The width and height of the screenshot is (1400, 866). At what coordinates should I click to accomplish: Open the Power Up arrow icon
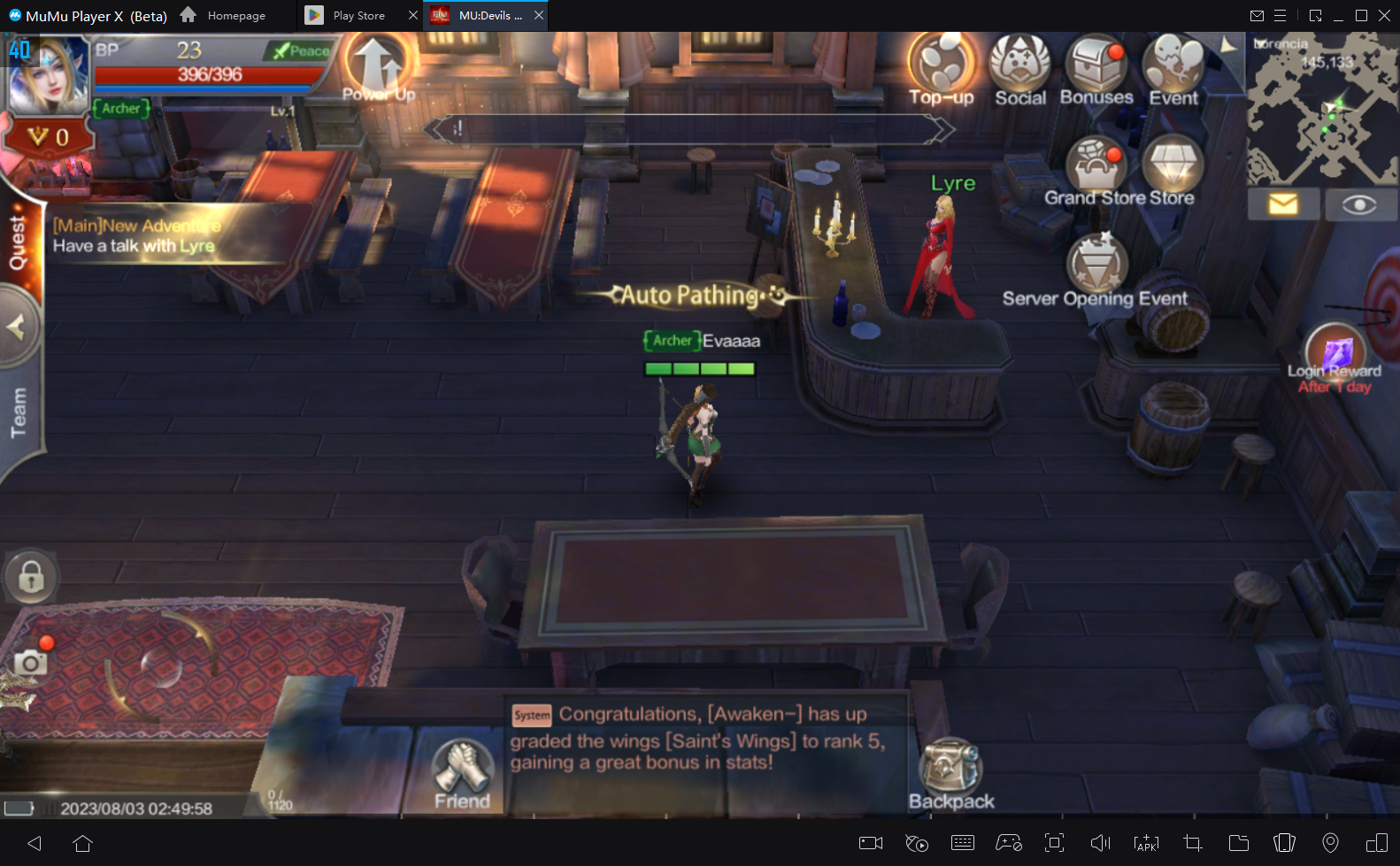pyautogui.click(x=378, y=67)
